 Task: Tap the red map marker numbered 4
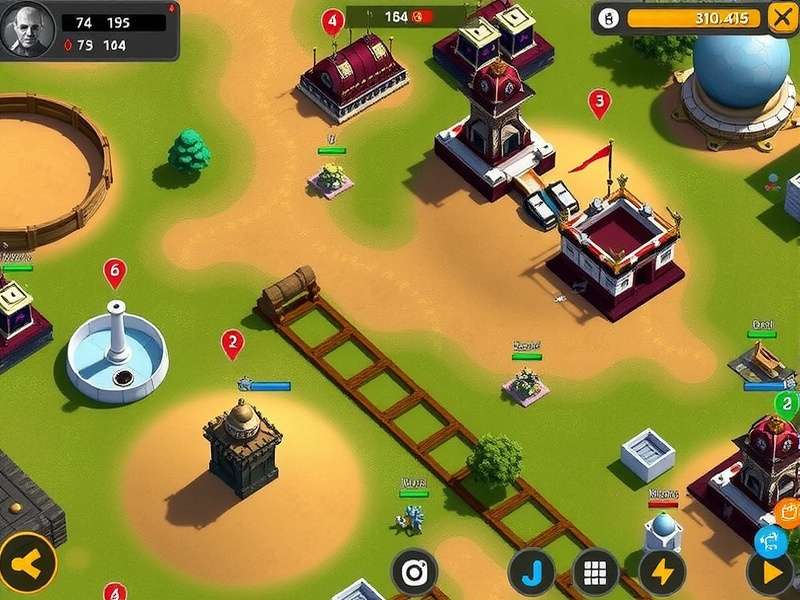coord(332,21)
